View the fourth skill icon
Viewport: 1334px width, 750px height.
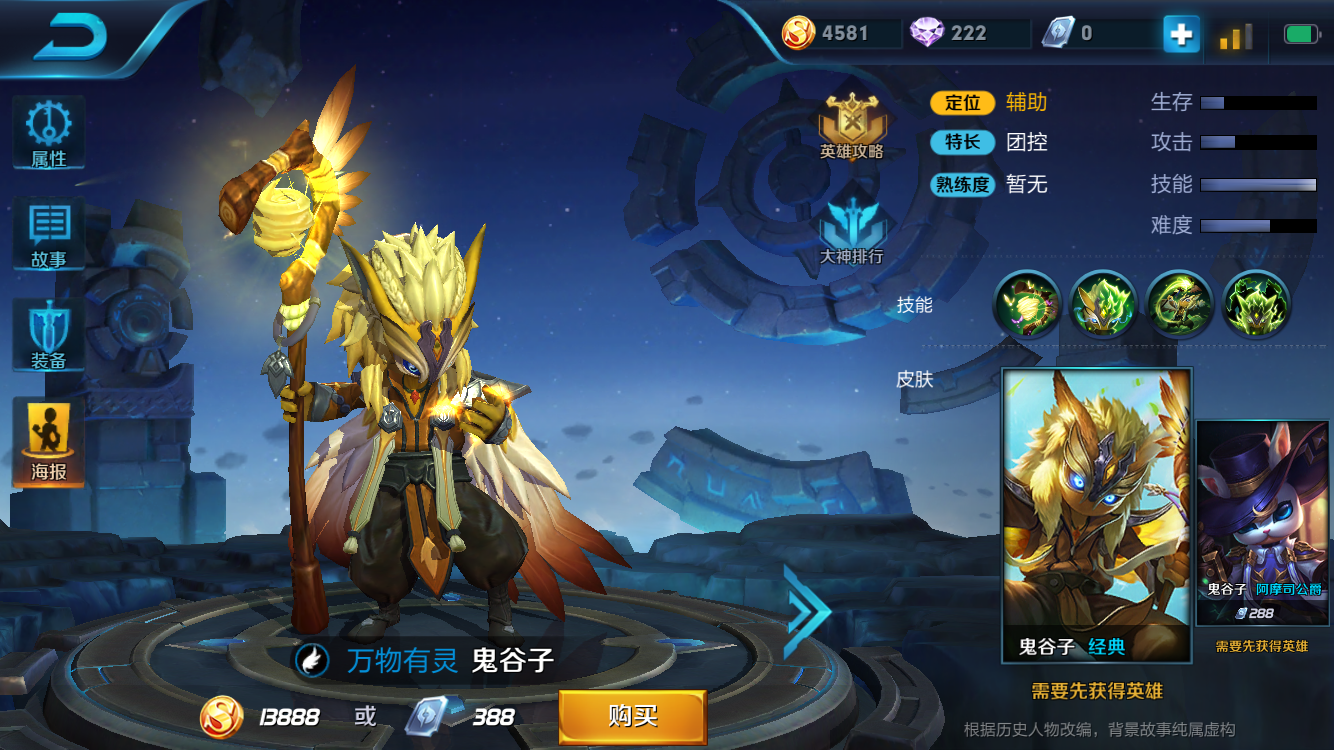(1256, 303)
